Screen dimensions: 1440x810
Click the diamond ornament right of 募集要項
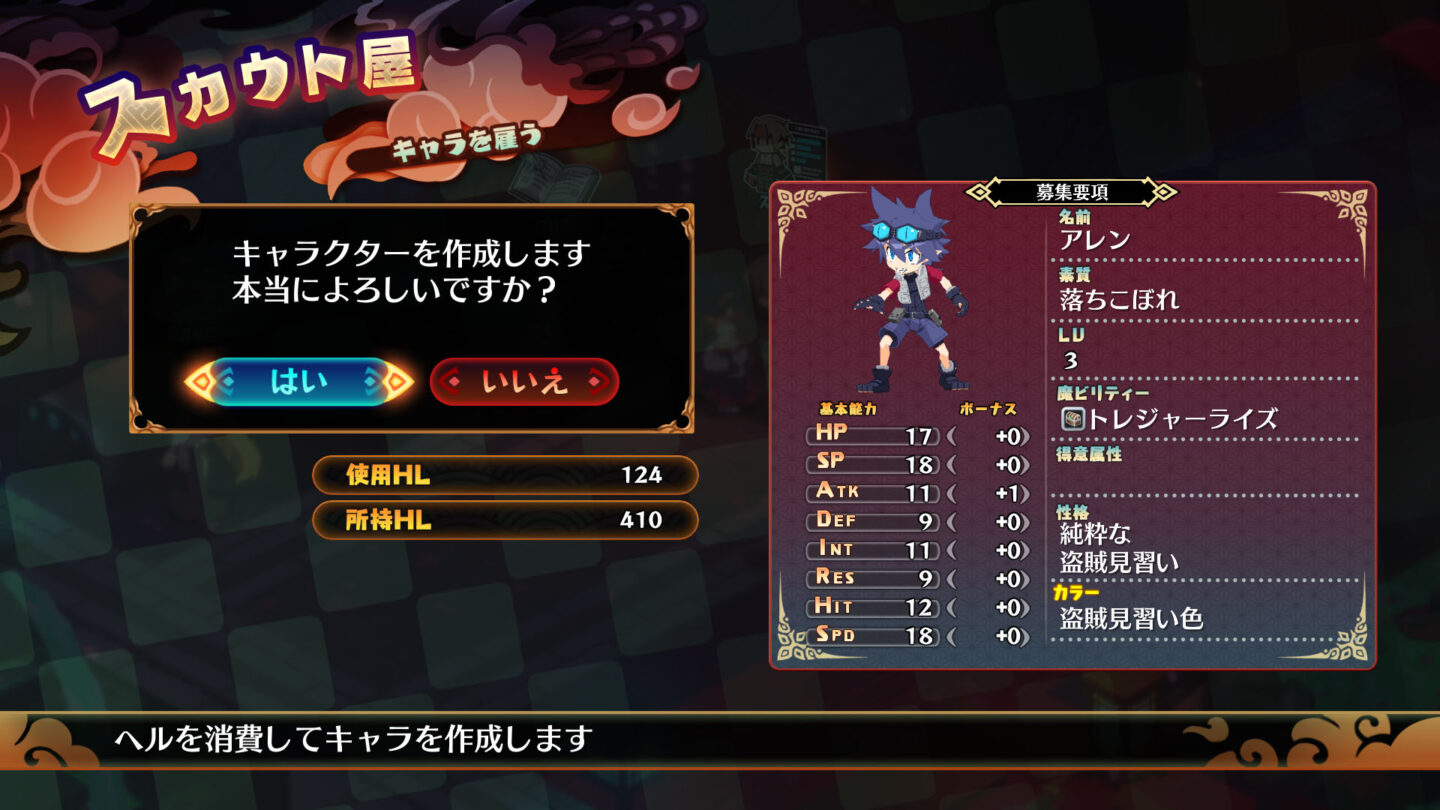coord(1162,189)
